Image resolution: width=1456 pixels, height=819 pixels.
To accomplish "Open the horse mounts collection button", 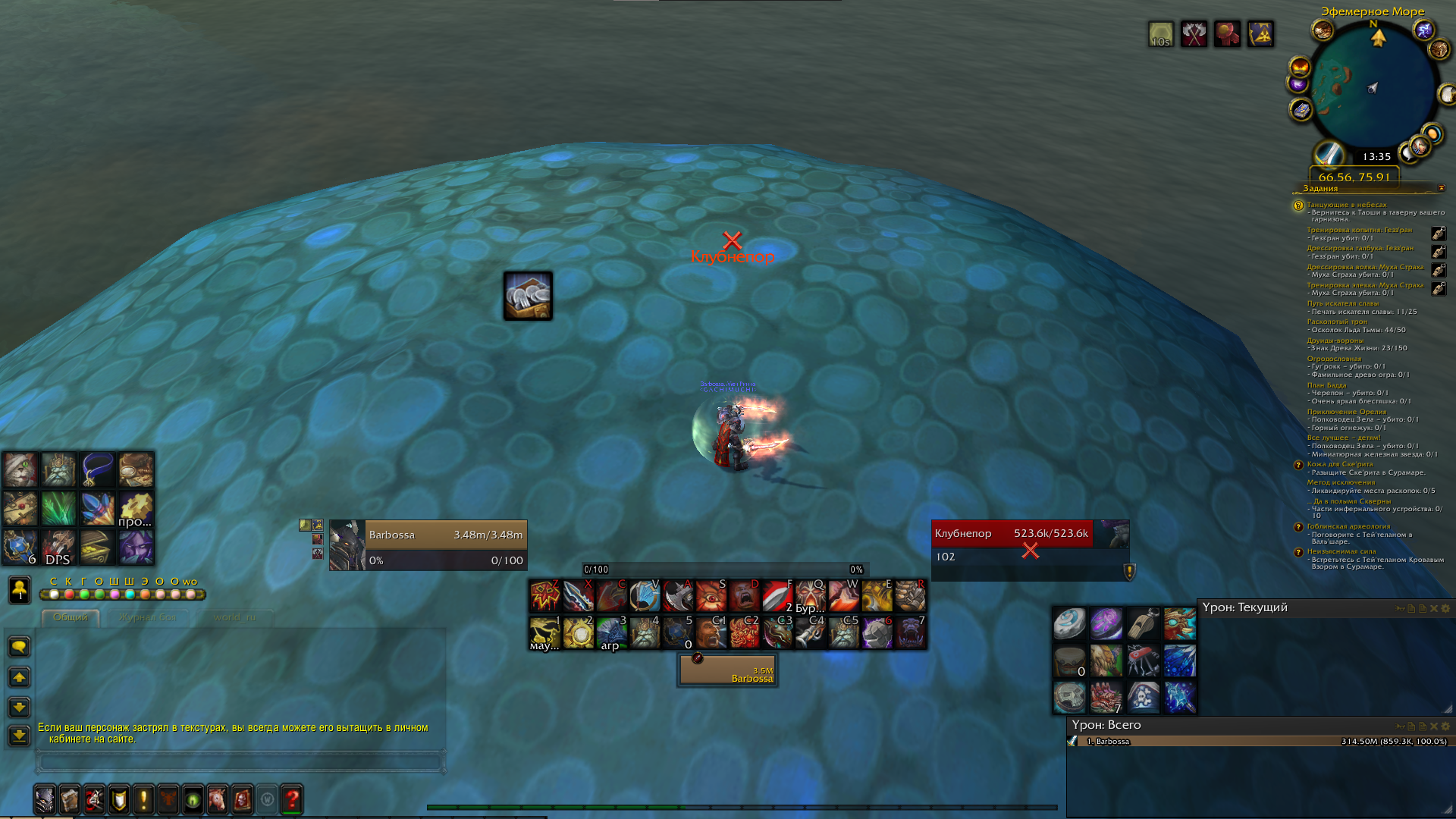I will [218, 799].
